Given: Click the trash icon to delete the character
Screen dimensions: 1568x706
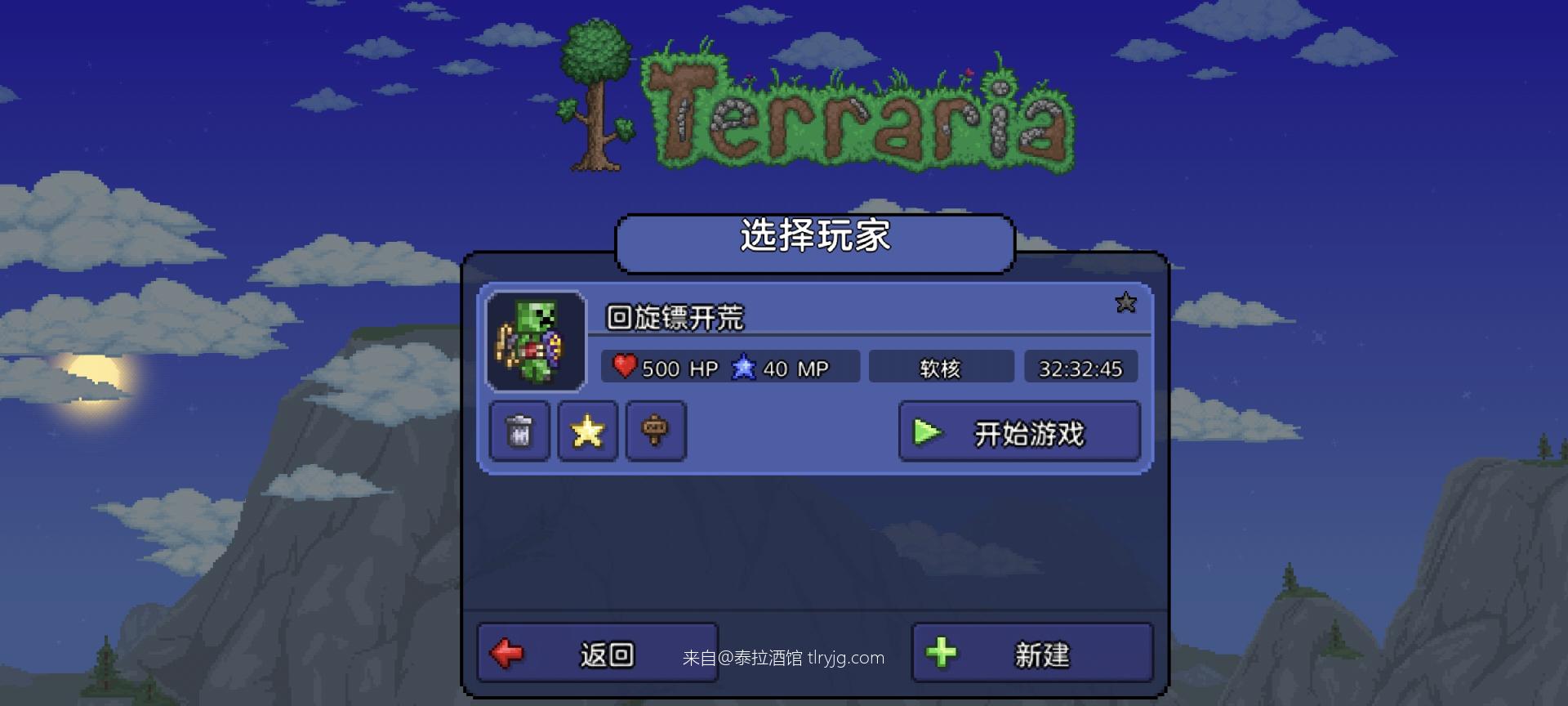Looking at the screenshot, I should (521, 431).
